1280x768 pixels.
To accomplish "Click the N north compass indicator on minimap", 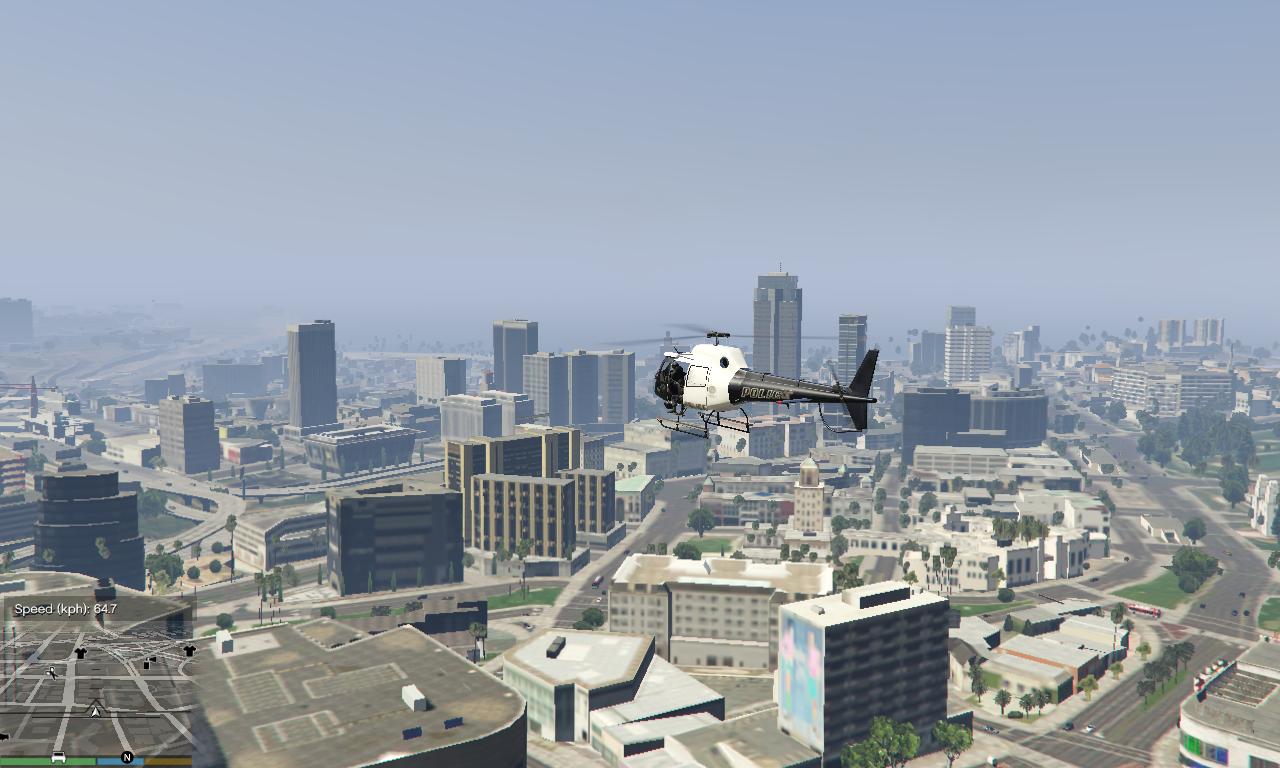I will coord(127,757).
